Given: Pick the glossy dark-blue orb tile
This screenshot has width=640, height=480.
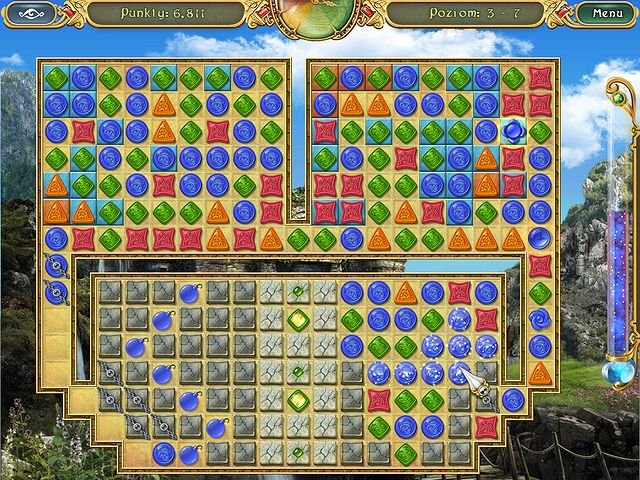Looking at the screenshot, I should click(x=540, y=239).
